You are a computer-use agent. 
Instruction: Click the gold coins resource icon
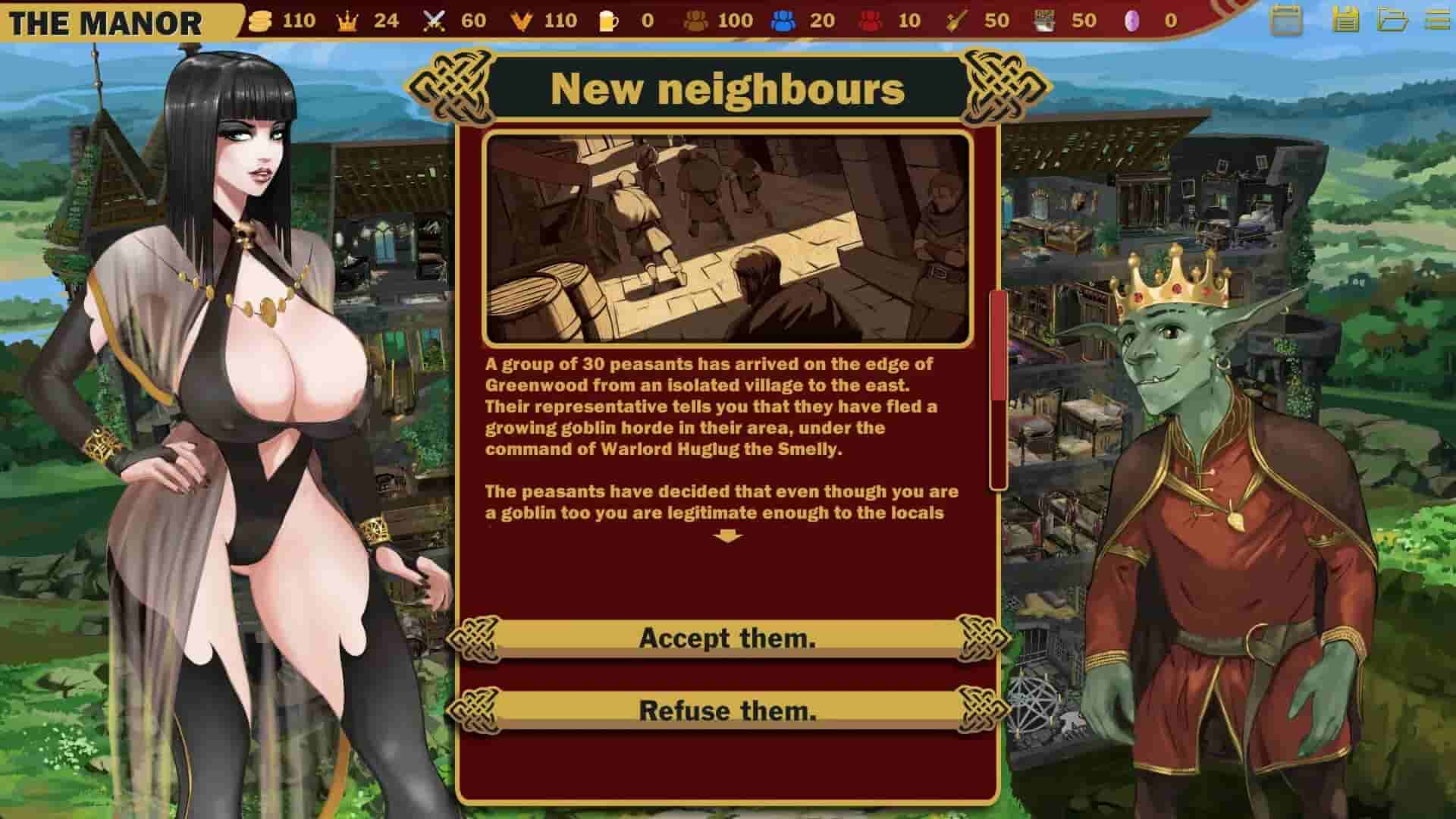pyautogui.click(x=261, y=21)
